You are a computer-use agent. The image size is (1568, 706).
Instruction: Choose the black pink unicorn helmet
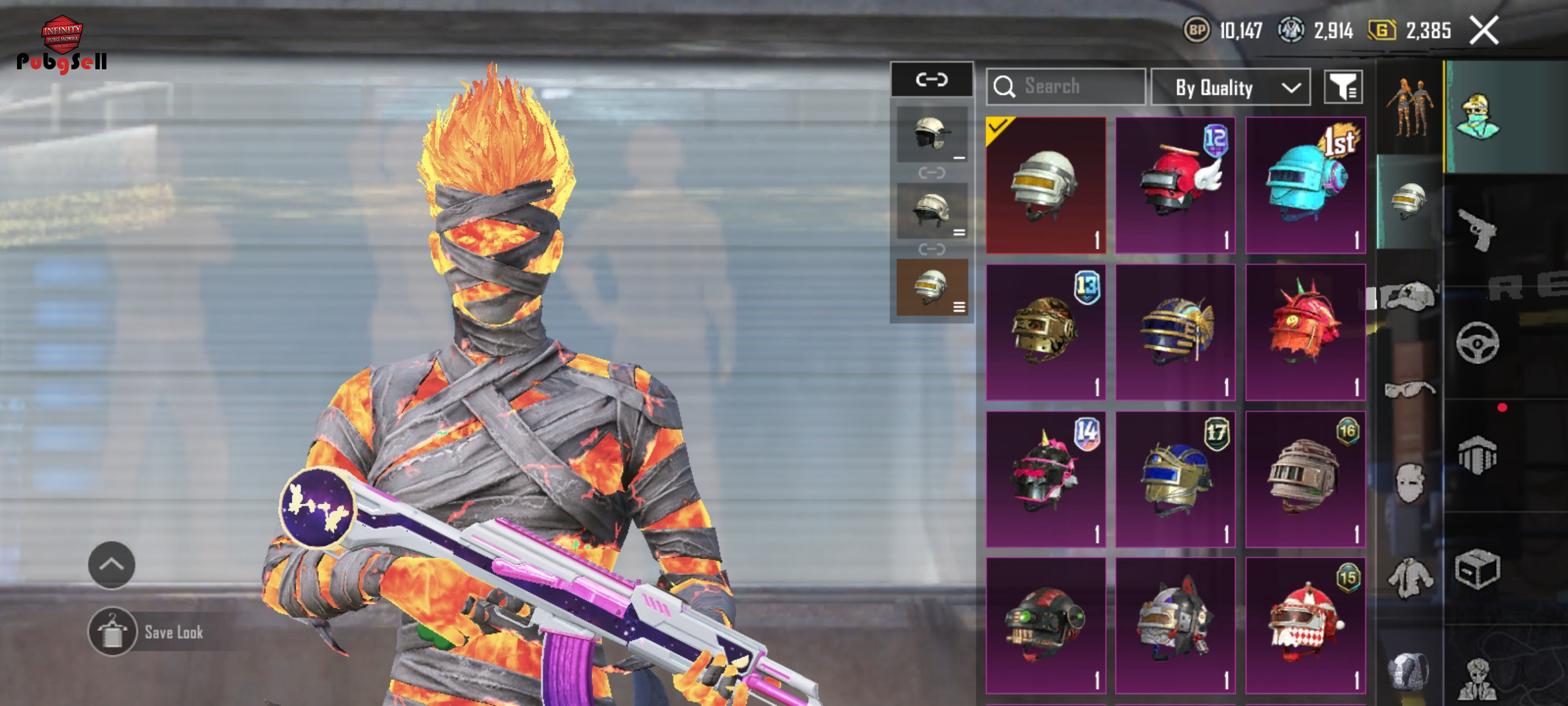(1046, 479)
